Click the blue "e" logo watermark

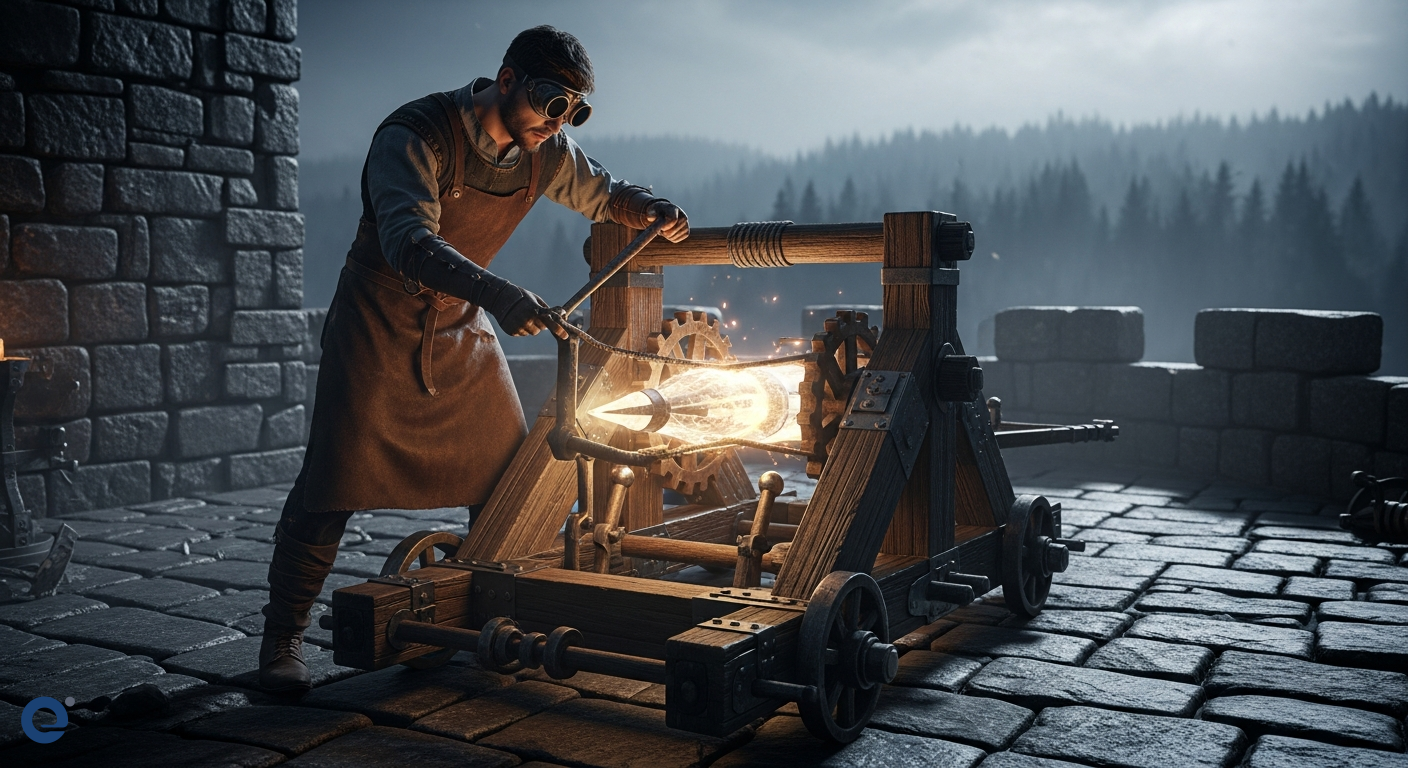point(45,719)
